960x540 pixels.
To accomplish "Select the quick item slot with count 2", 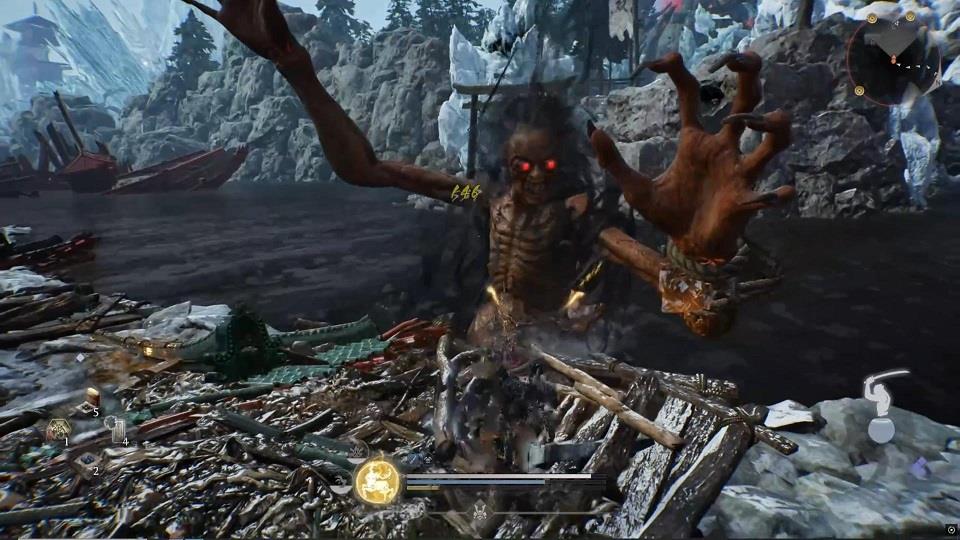I will 88,461.
